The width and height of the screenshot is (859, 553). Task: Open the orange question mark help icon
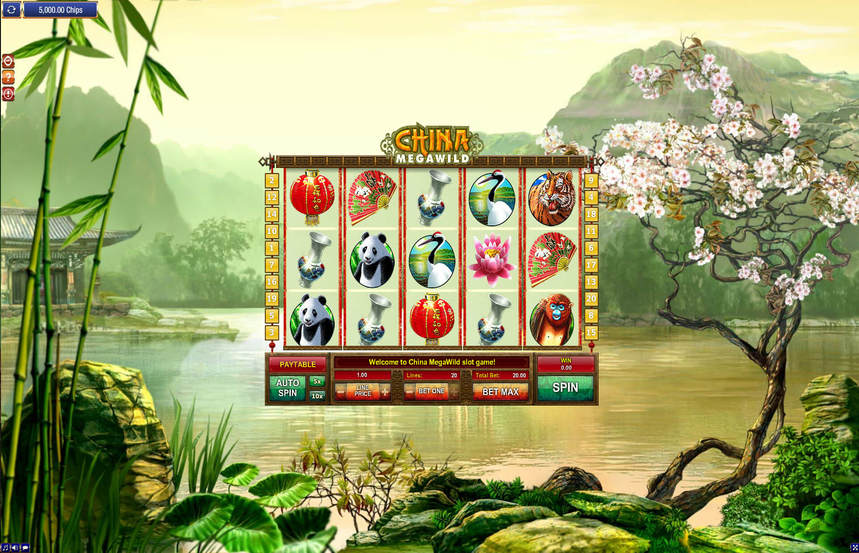(x=8, y=77)
